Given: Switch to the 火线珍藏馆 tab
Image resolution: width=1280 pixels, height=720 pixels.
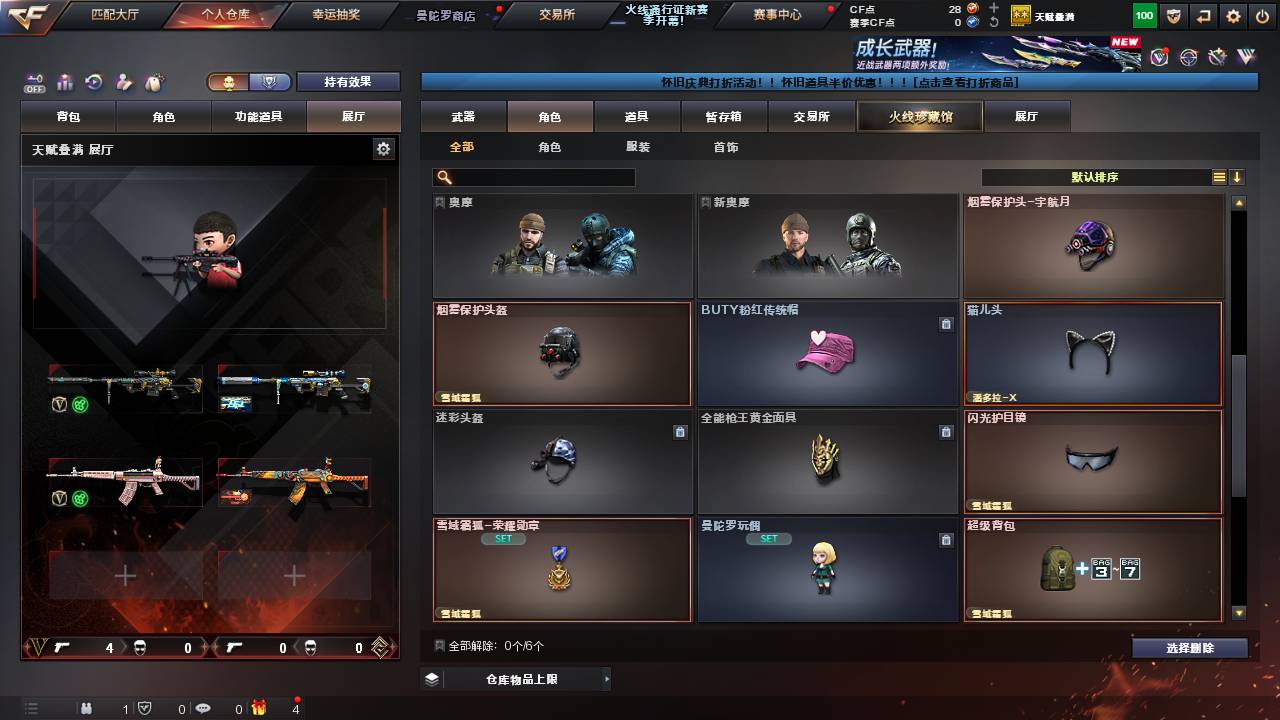Looking at the screenshot, I should (919, 116).
